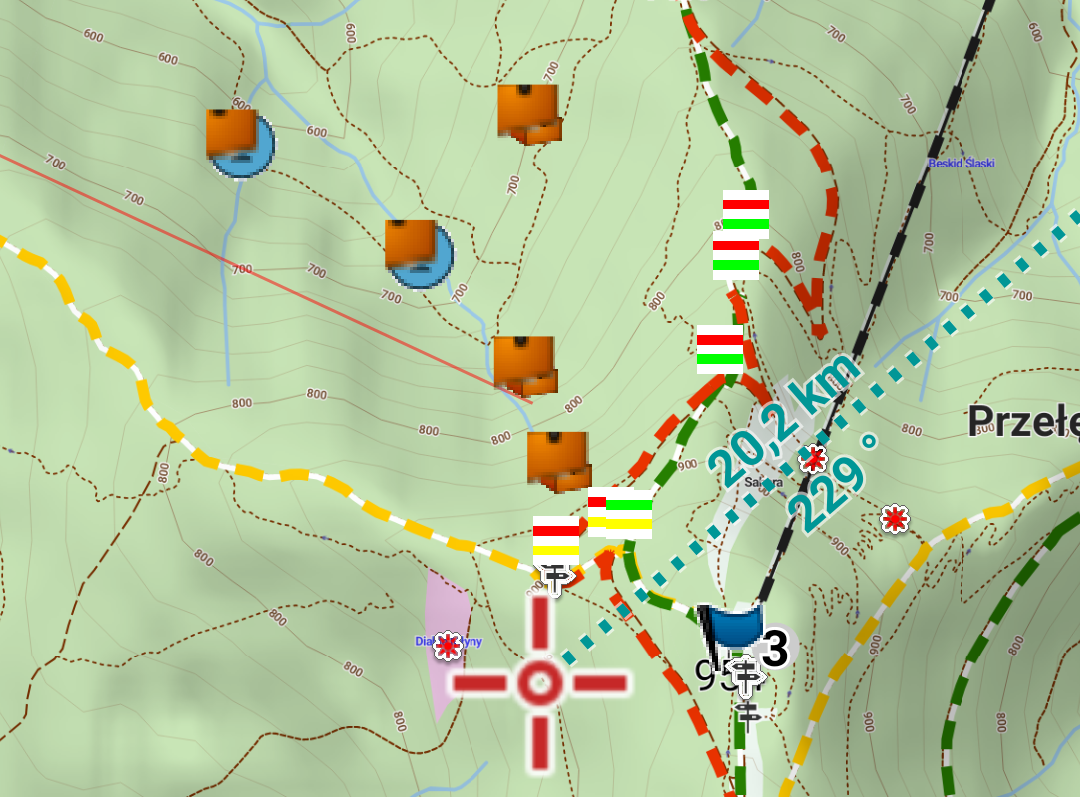Screen dimensions: 1080x797
Task: Select the blue flag waypoint marker
Action: 733,626
